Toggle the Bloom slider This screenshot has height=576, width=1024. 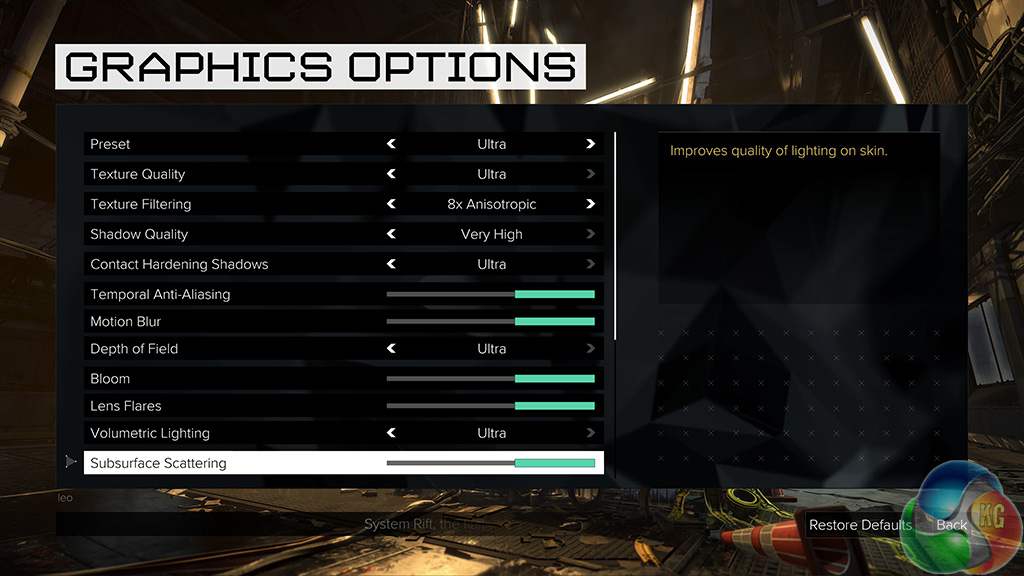coord(490,379)
